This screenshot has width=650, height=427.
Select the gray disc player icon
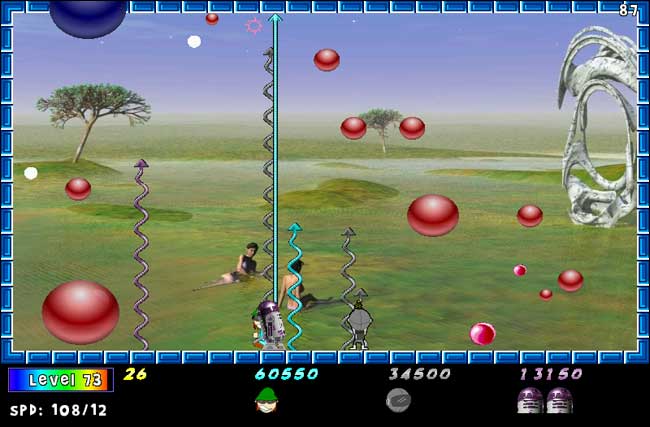point(398,400)
